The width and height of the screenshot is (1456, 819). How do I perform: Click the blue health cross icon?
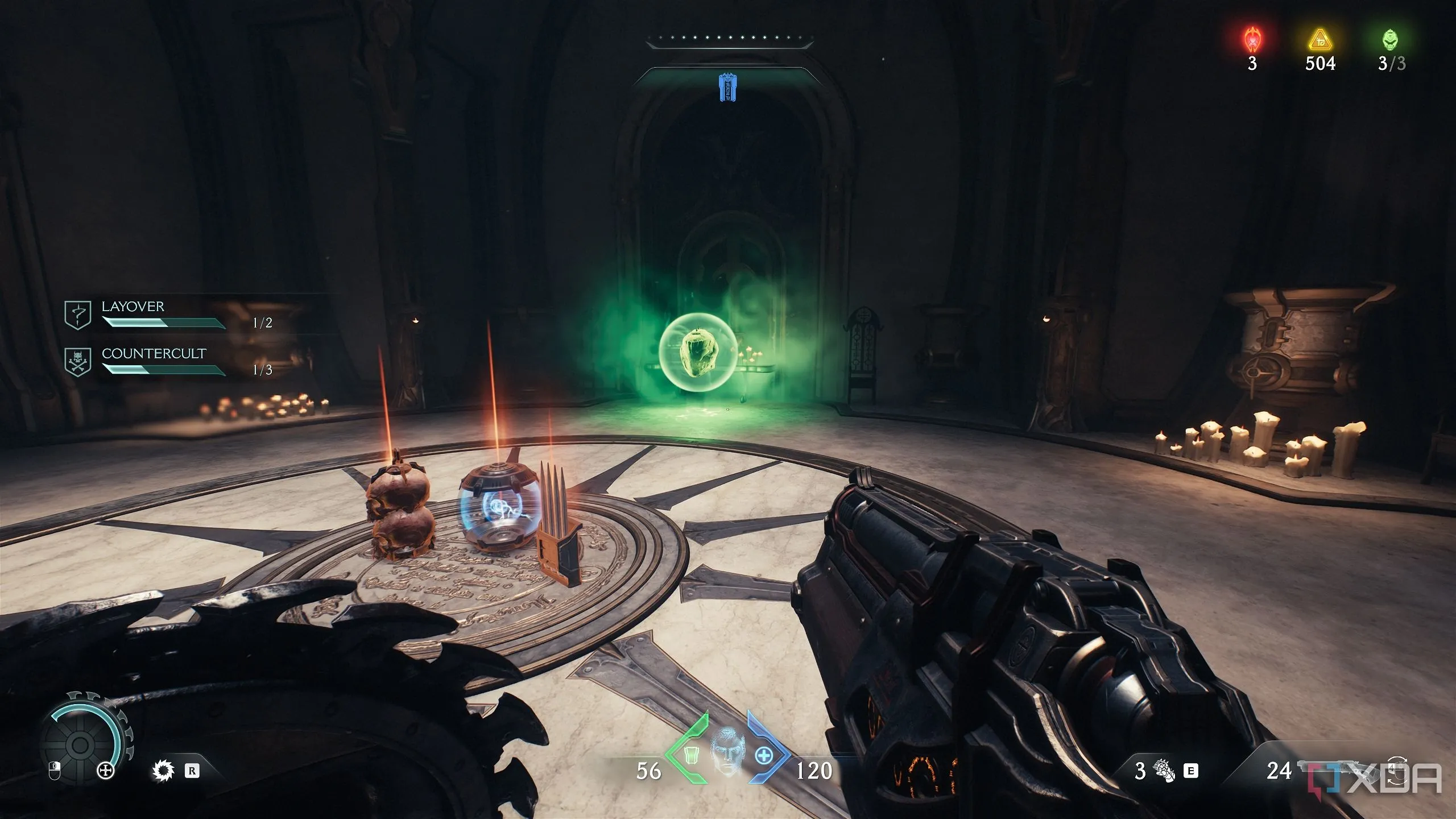[x=765, y=755]
